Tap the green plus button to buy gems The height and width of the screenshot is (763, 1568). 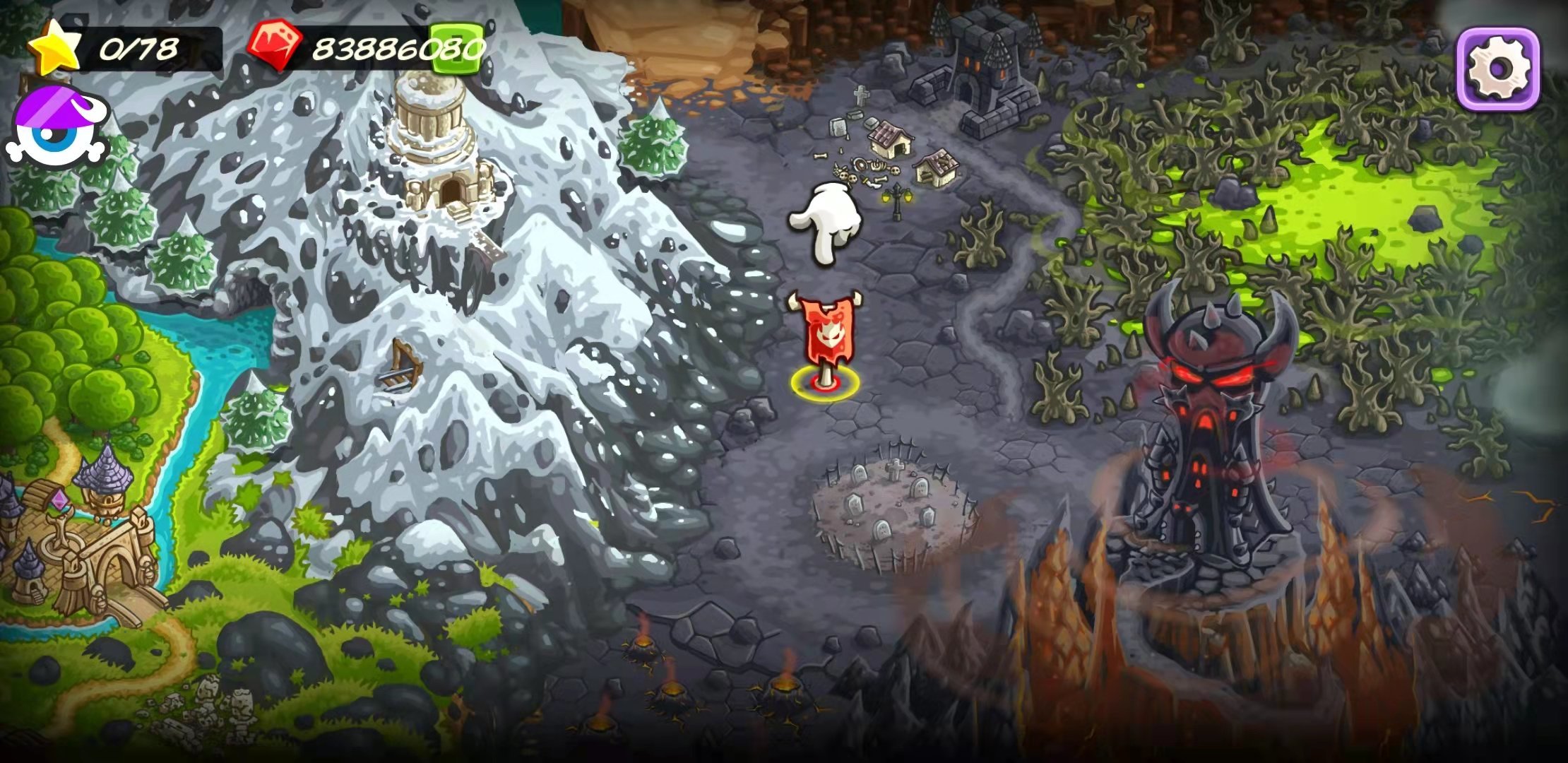coord(457,48)
